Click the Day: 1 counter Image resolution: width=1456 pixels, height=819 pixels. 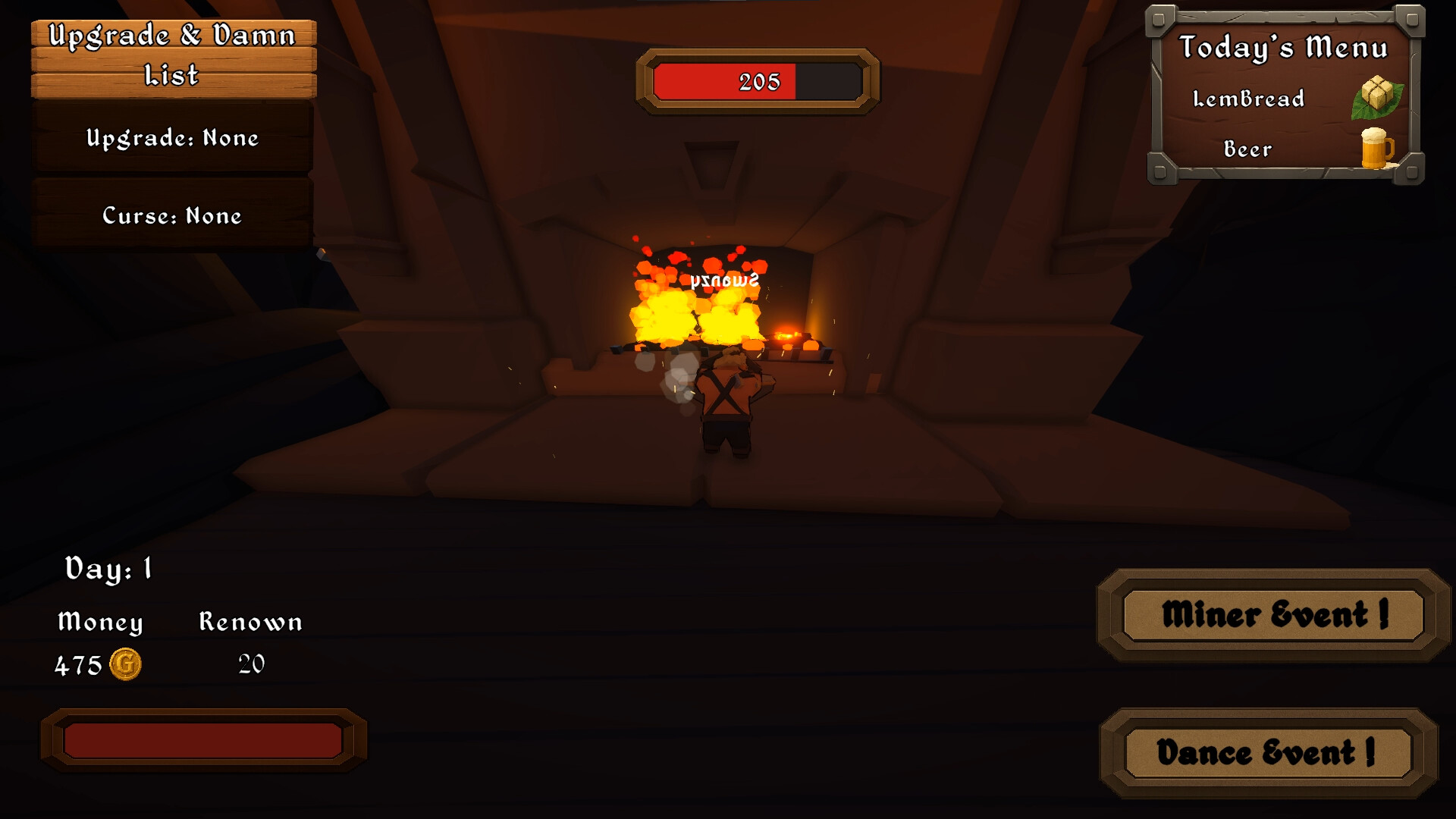coord(108,569)
